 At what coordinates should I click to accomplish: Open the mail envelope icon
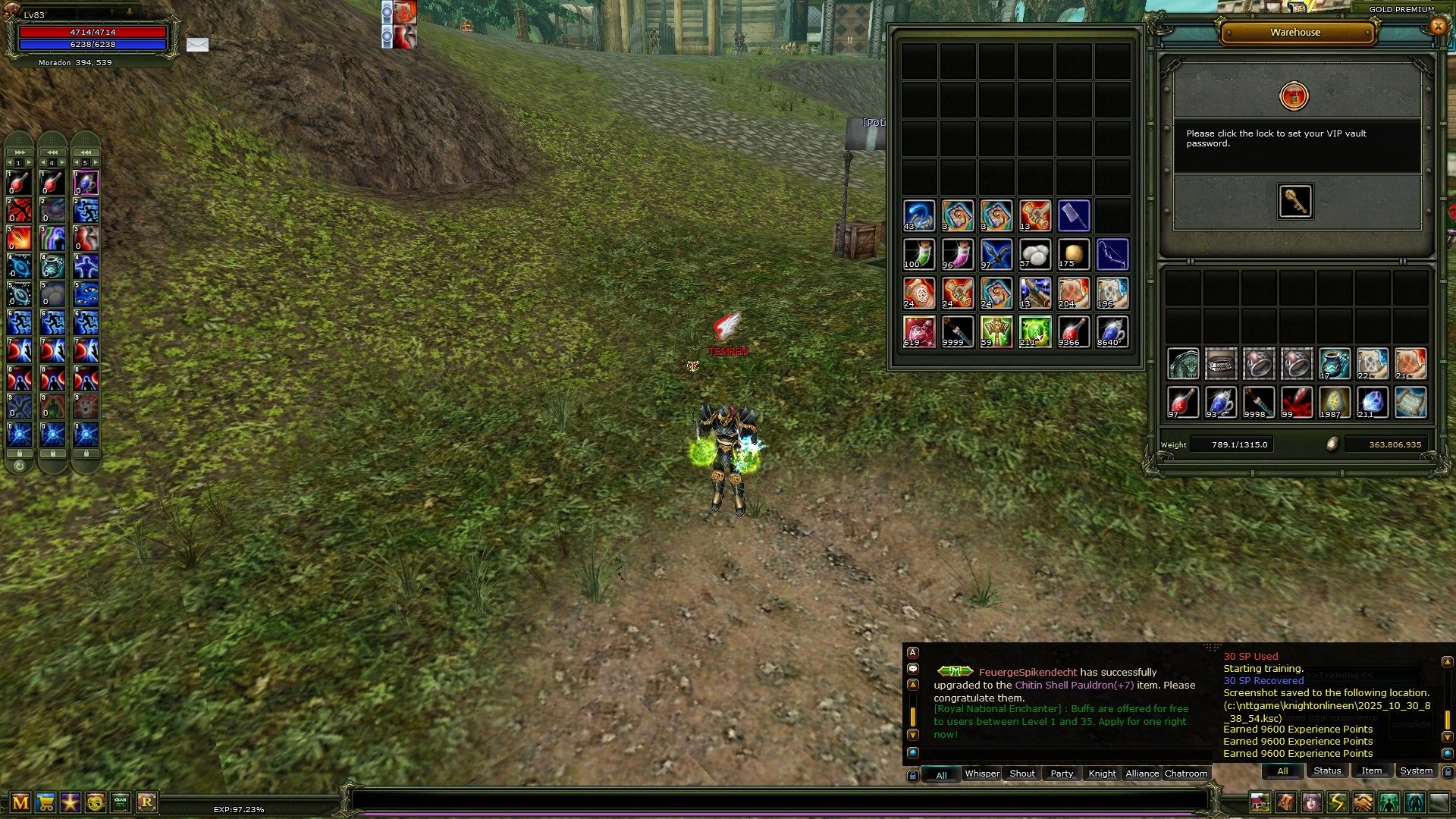(x=197, y=45)
